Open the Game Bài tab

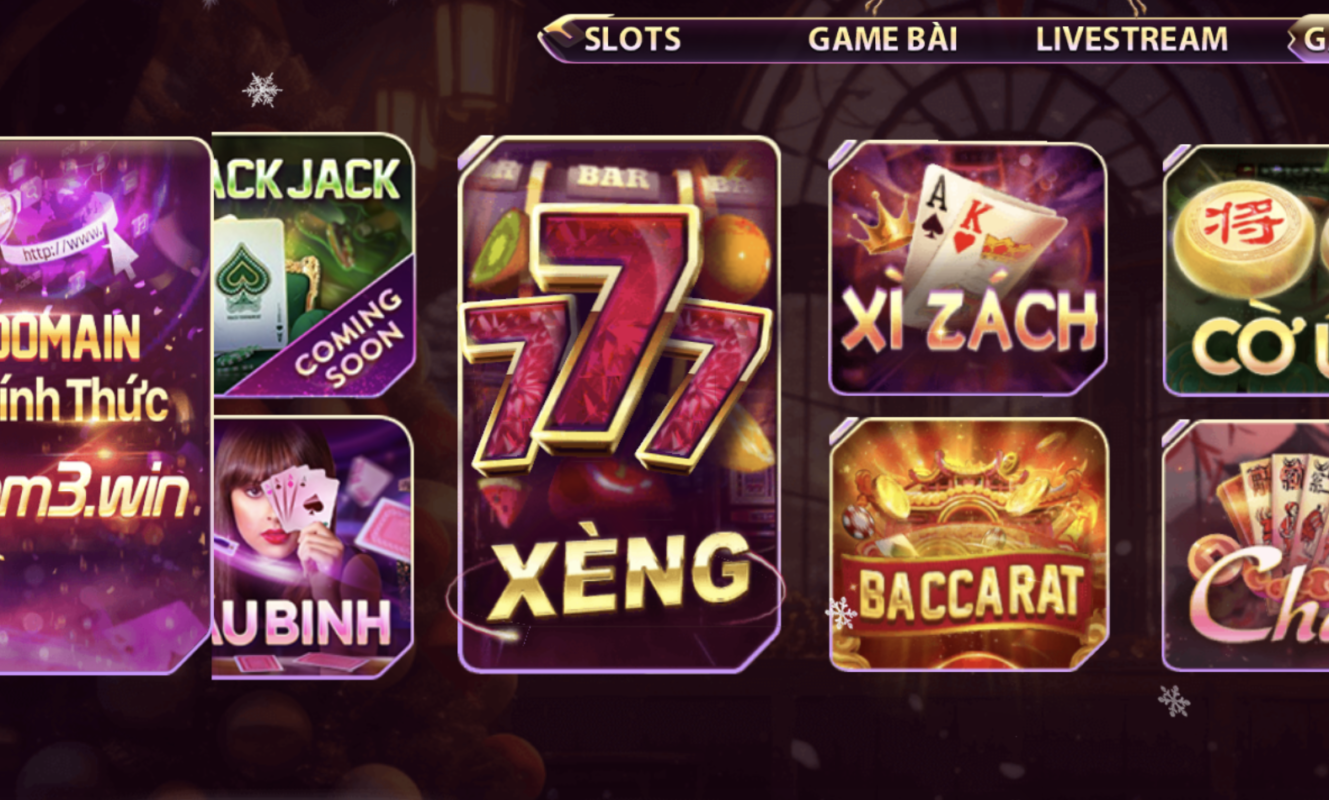tap(882, 40)
